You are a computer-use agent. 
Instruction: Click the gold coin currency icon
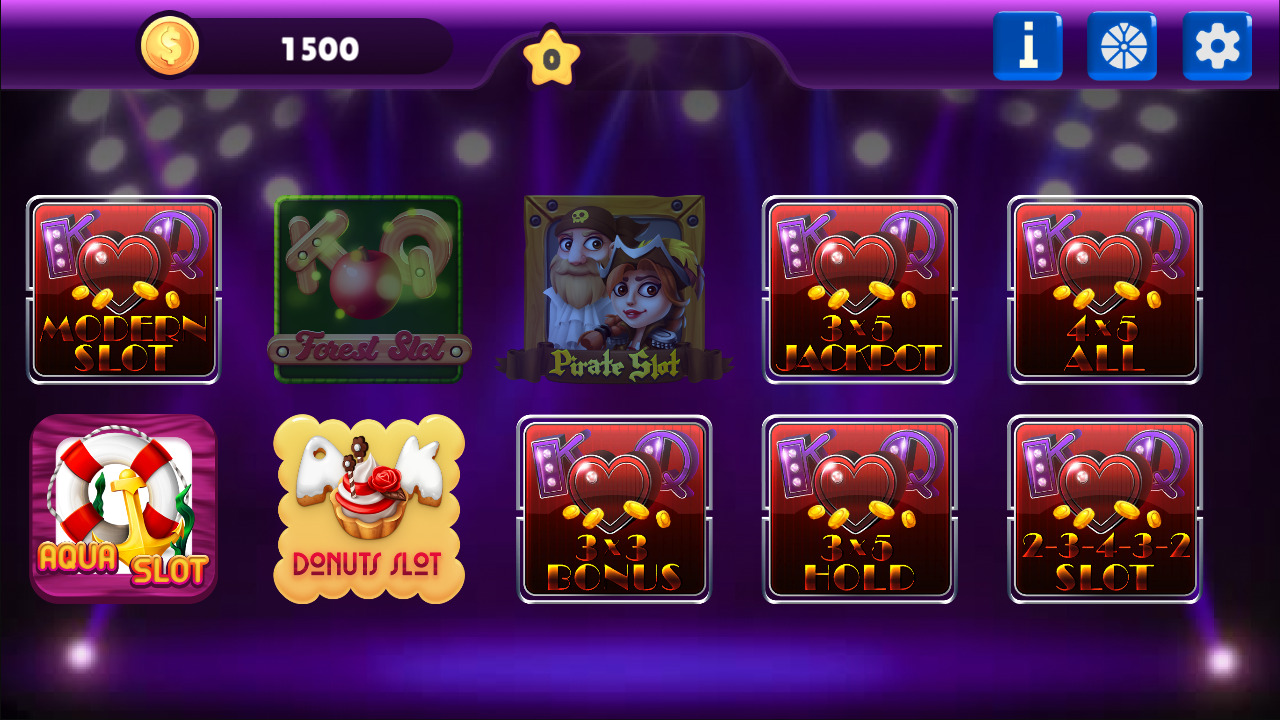pos(170,44)
